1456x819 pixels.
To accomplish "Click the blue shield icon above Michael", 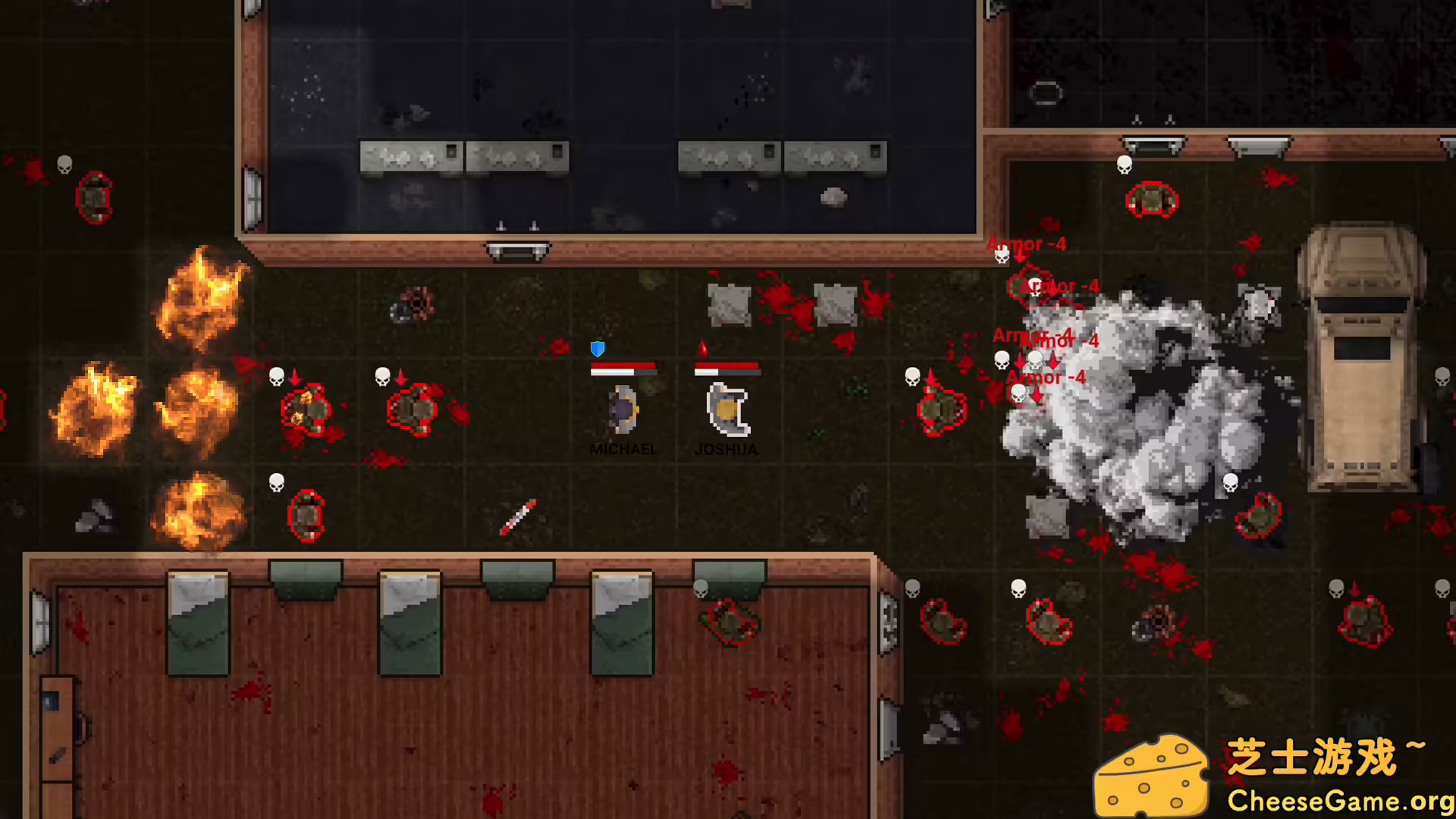I will pos(598,350).
